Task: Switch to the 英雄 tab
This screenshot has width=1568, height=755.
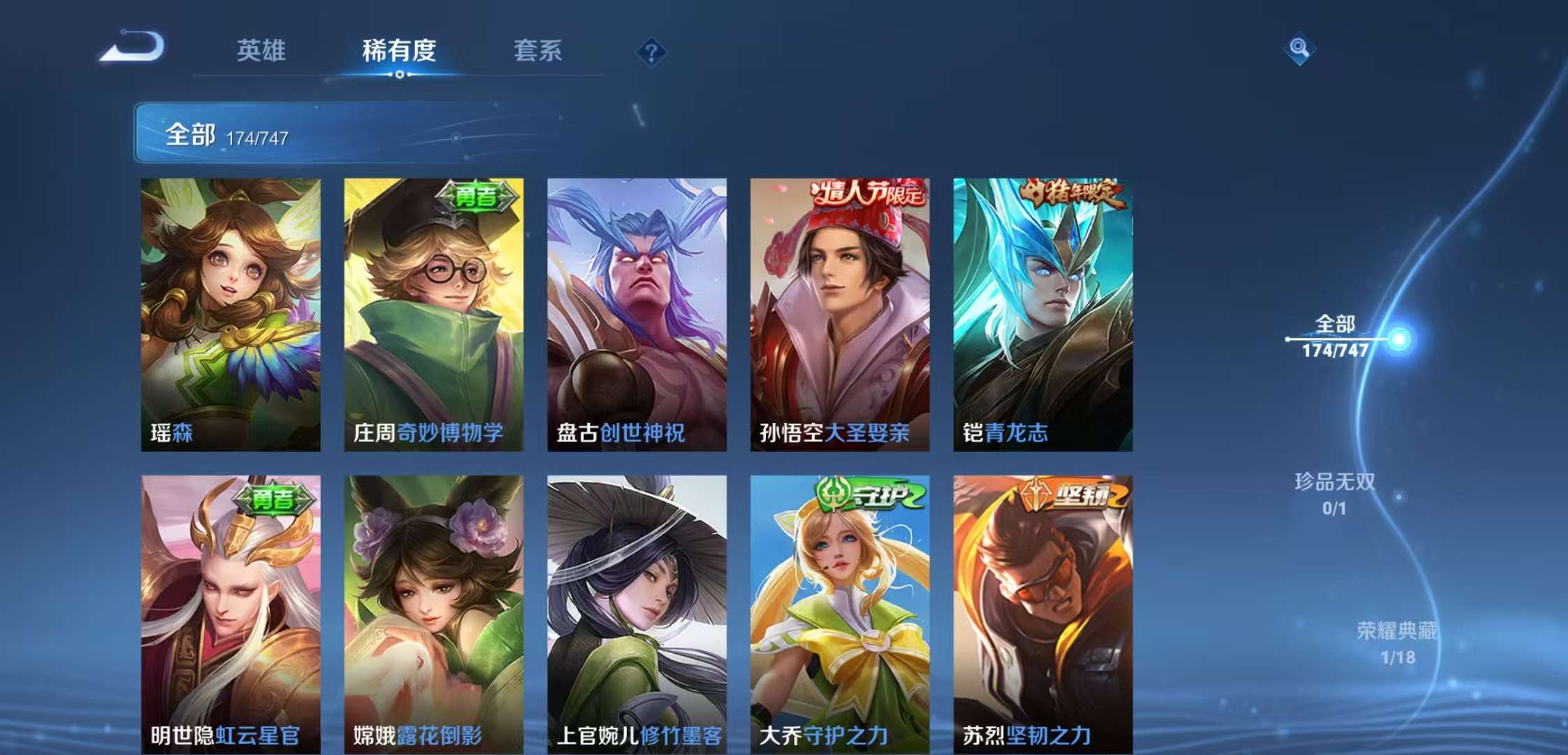Action: [x=261, y=50]
